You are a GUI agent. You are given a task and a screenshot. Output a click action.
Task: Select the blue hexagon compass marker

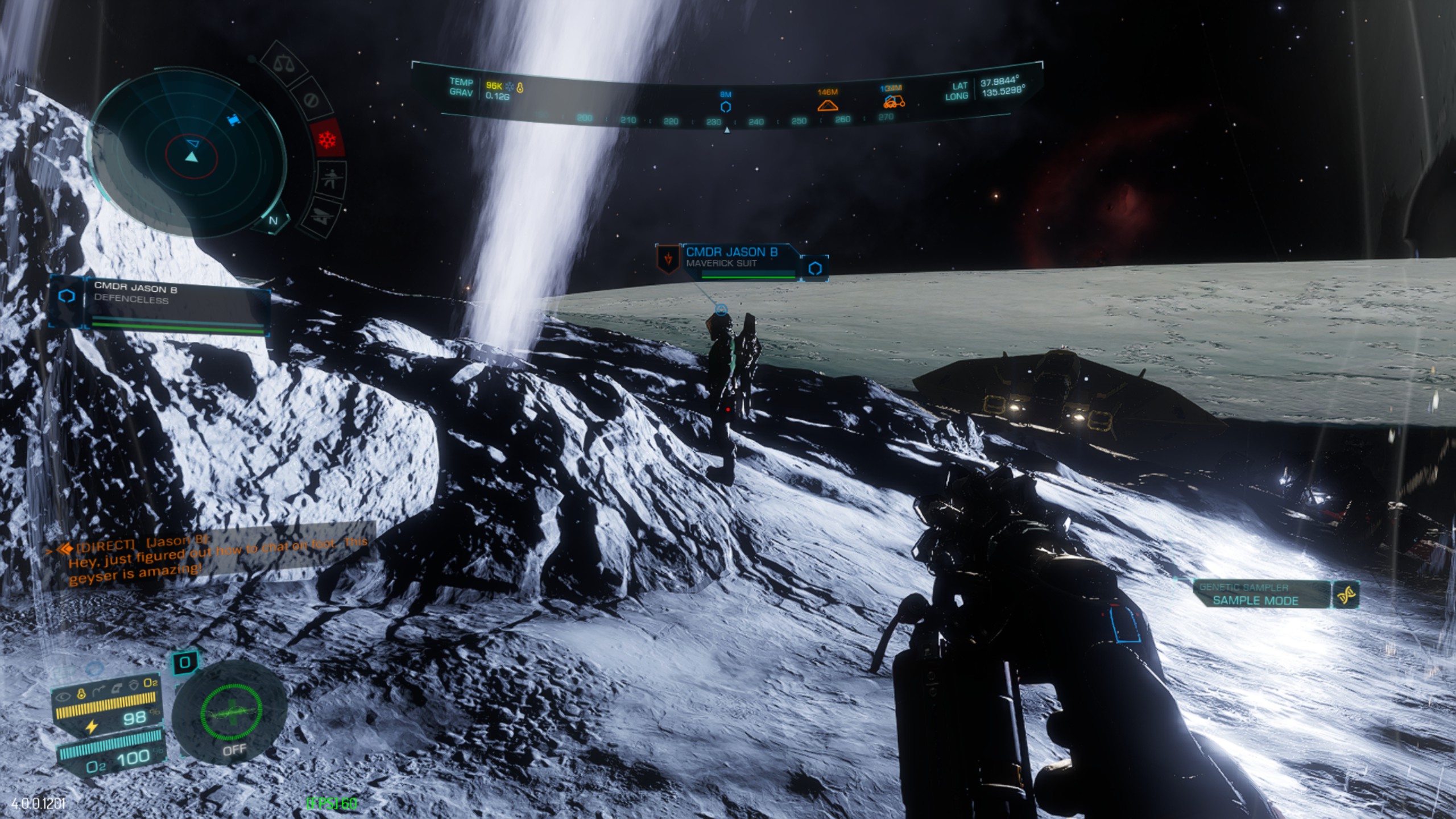click(x=726, y=107)
